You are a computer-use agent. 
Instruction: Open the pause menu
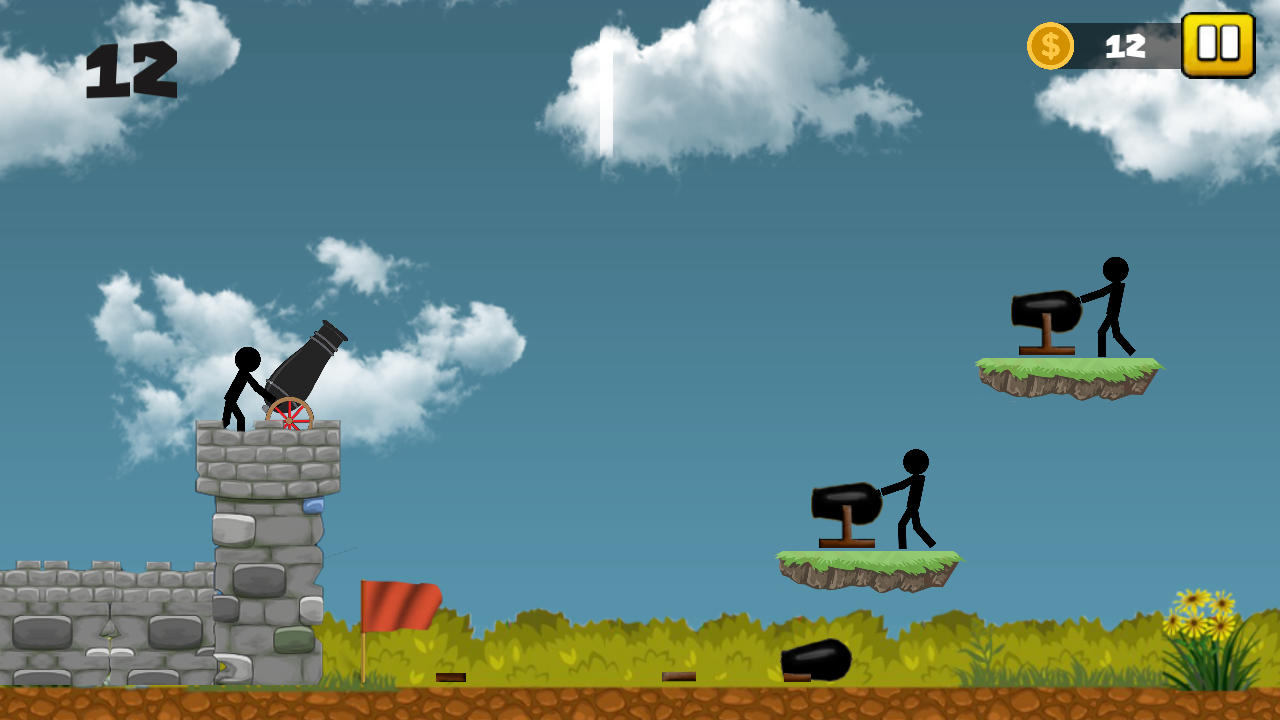pos(1218,45)
